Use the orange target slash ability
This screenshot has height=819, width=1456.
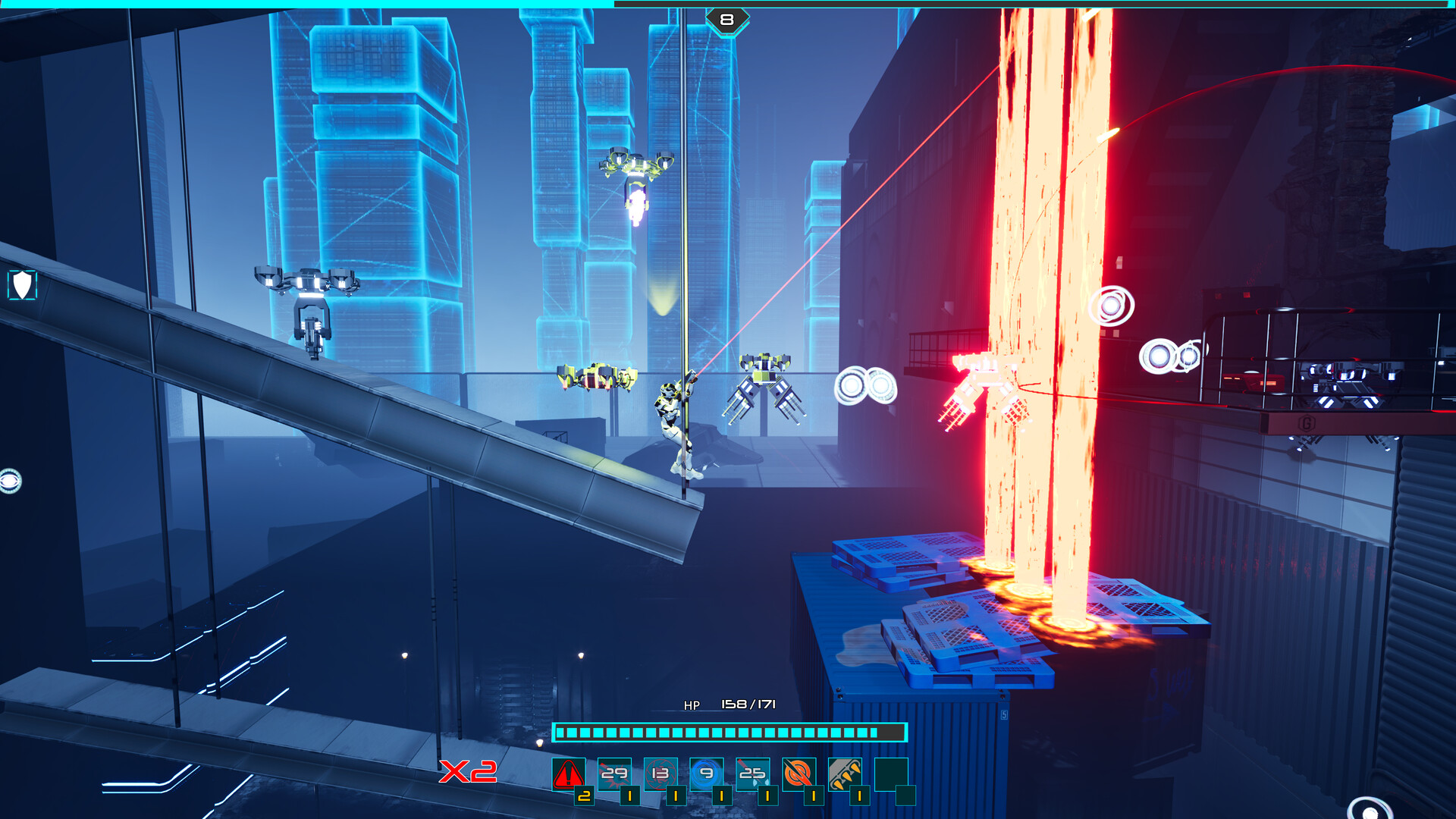click(799, 774)
